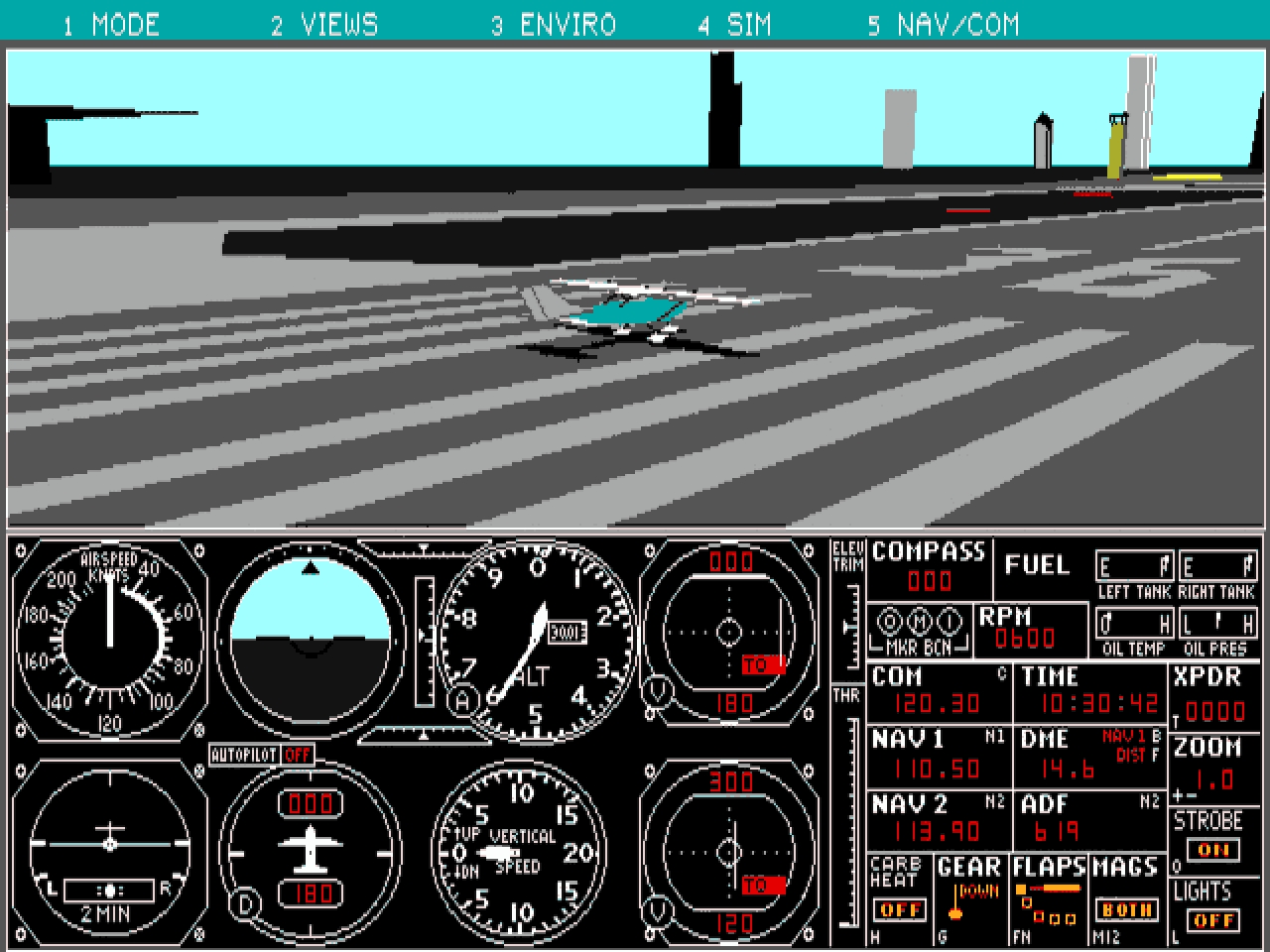
Task: Open the NAV/COM menu
Action: 944,24
